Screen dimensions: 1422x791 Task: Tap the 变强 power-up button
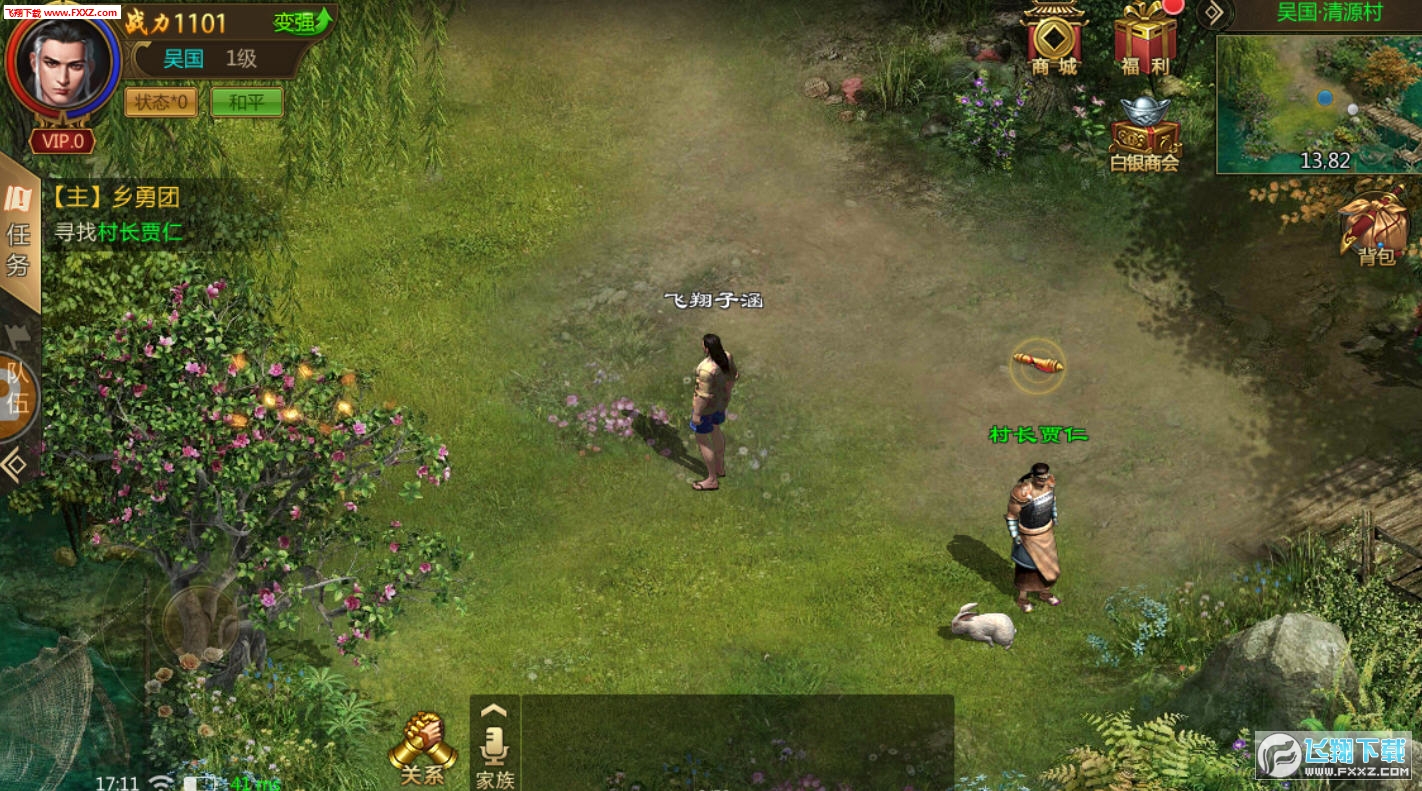(x=302, y=22)
